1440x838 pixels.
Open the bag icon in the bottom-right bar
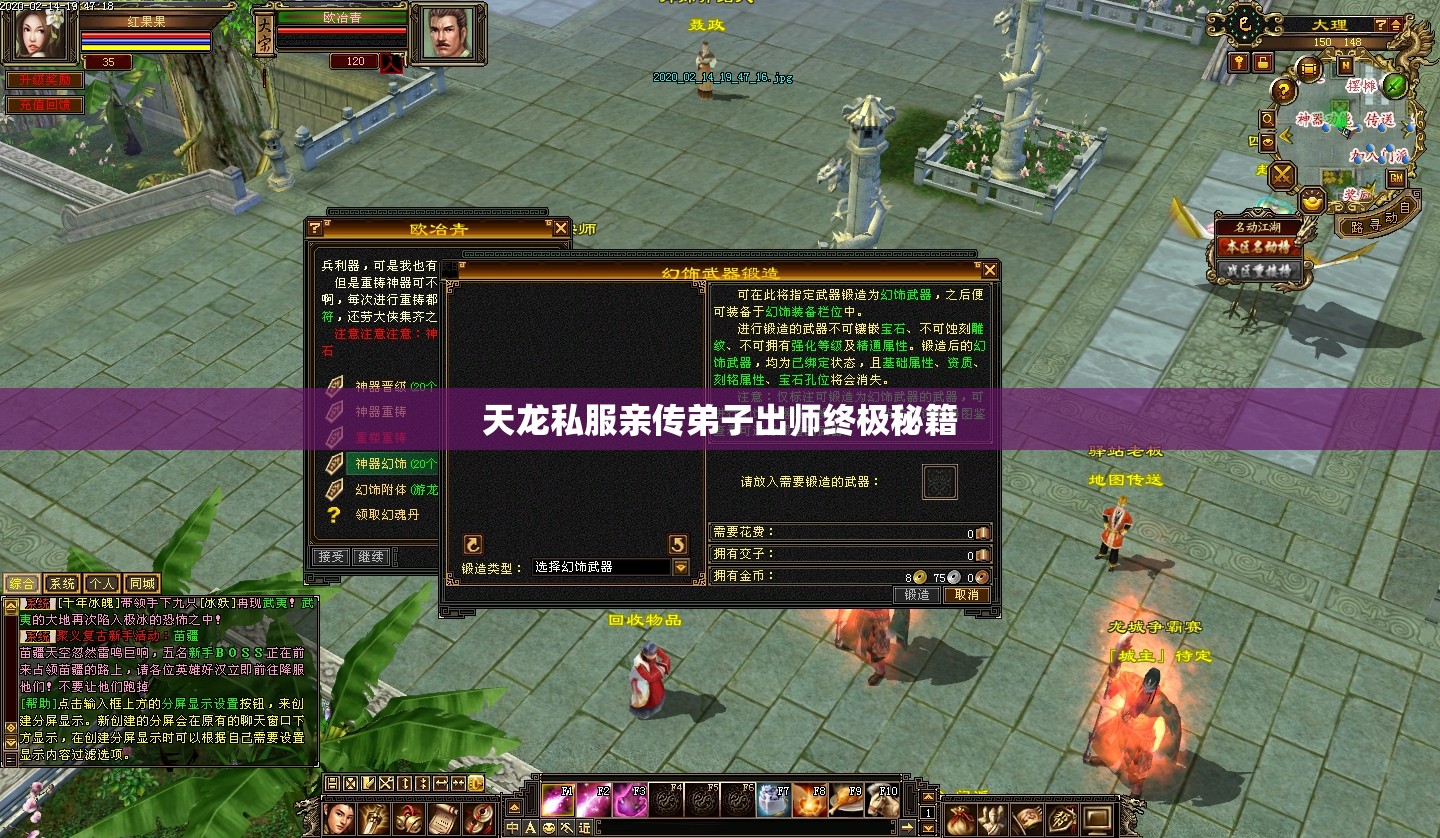click(958, 821)
